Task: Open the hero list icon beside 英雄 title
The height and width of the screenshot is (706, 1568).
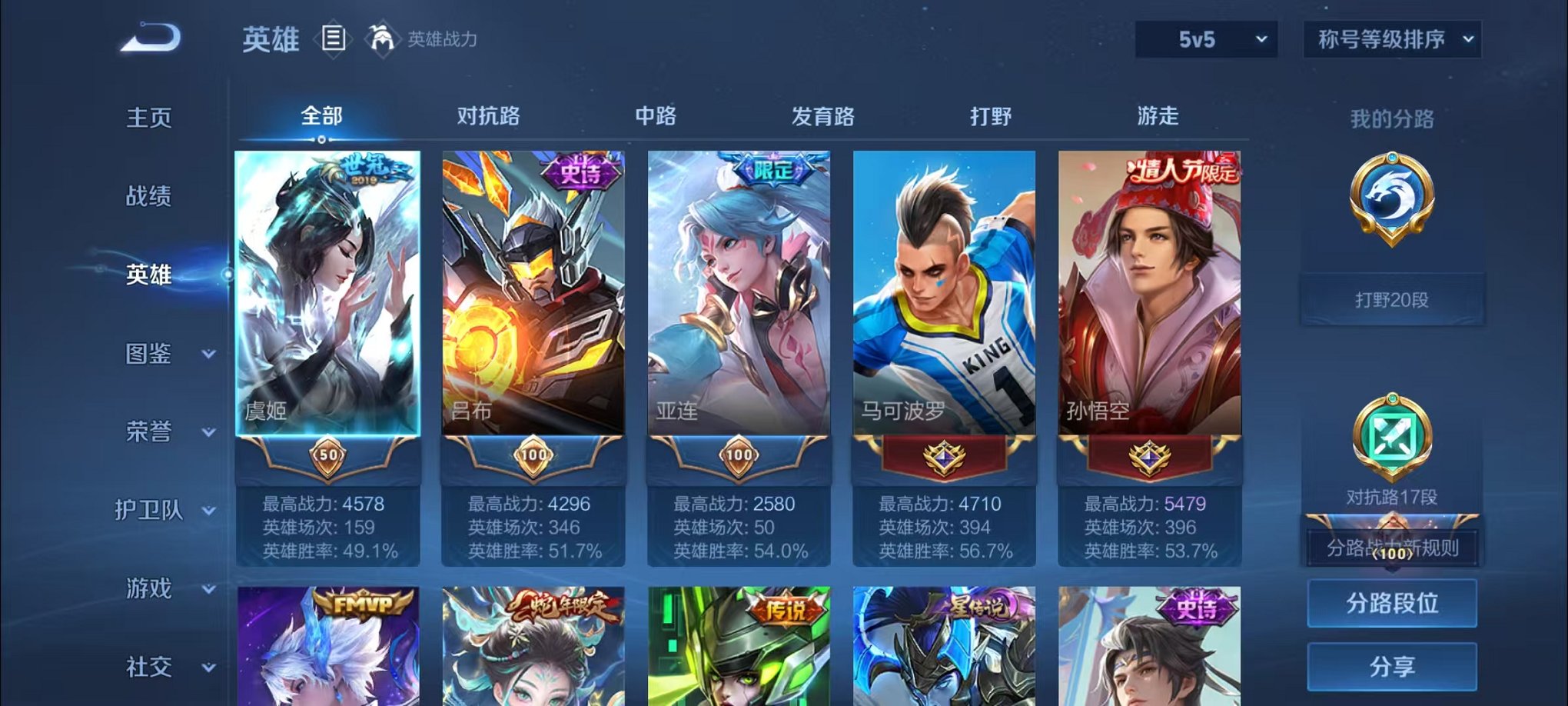Action: click(334, 40)
